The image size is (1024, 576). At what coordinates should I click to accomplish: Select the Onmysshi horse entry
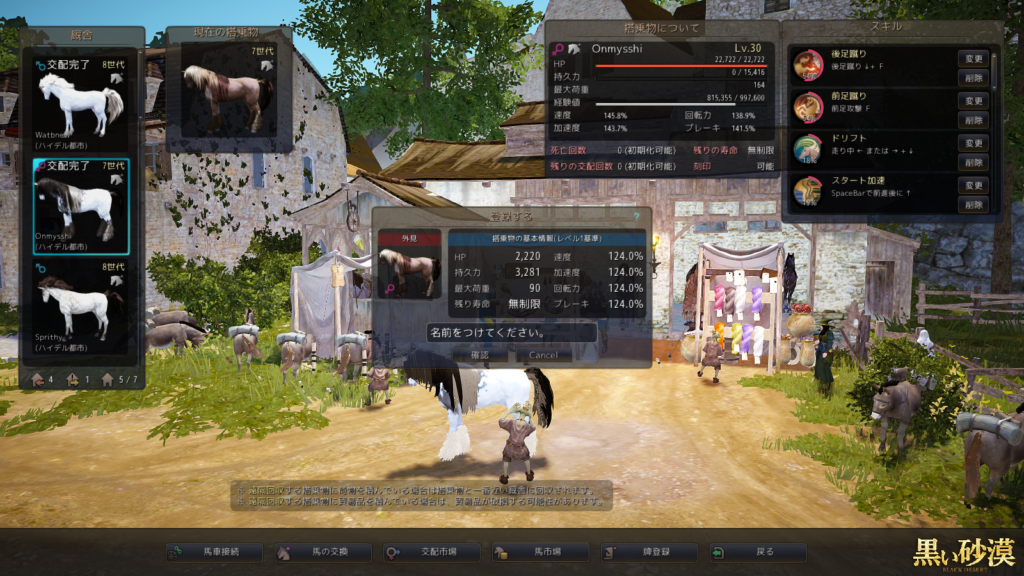(80, 206)
